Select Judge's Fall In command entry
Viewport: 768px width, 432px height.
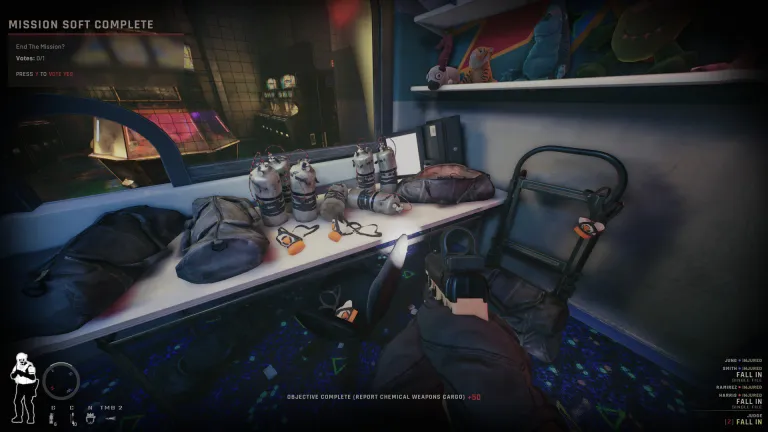(748, 420)
